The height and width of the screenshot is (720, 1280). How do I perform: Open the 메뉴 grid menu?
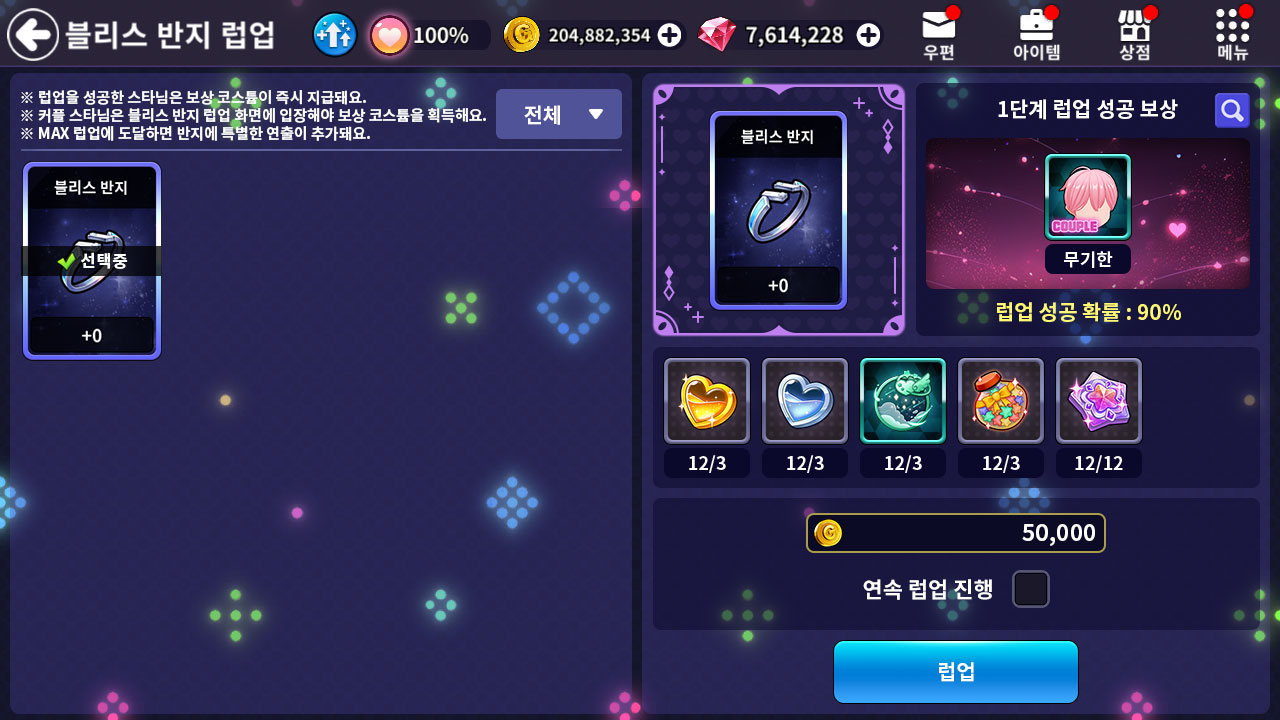point(1232,33)
